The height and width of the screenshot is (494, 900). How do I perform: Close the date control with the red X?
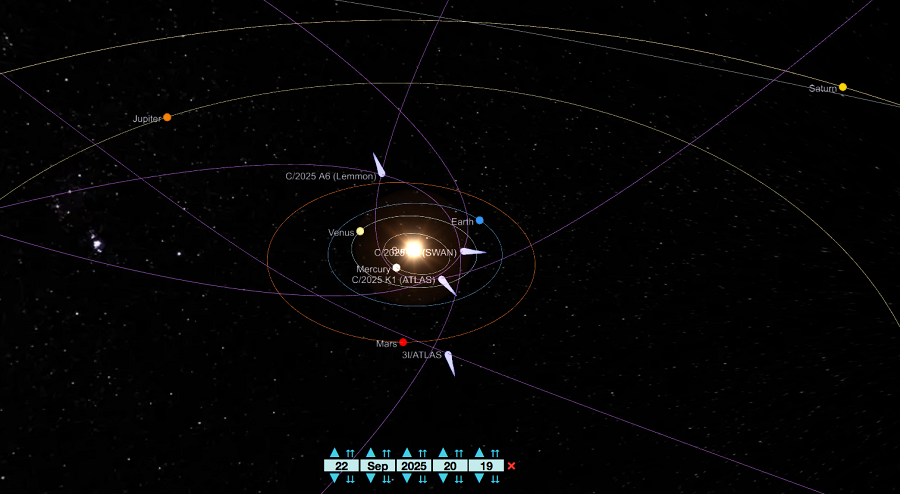tap(512, 466)
